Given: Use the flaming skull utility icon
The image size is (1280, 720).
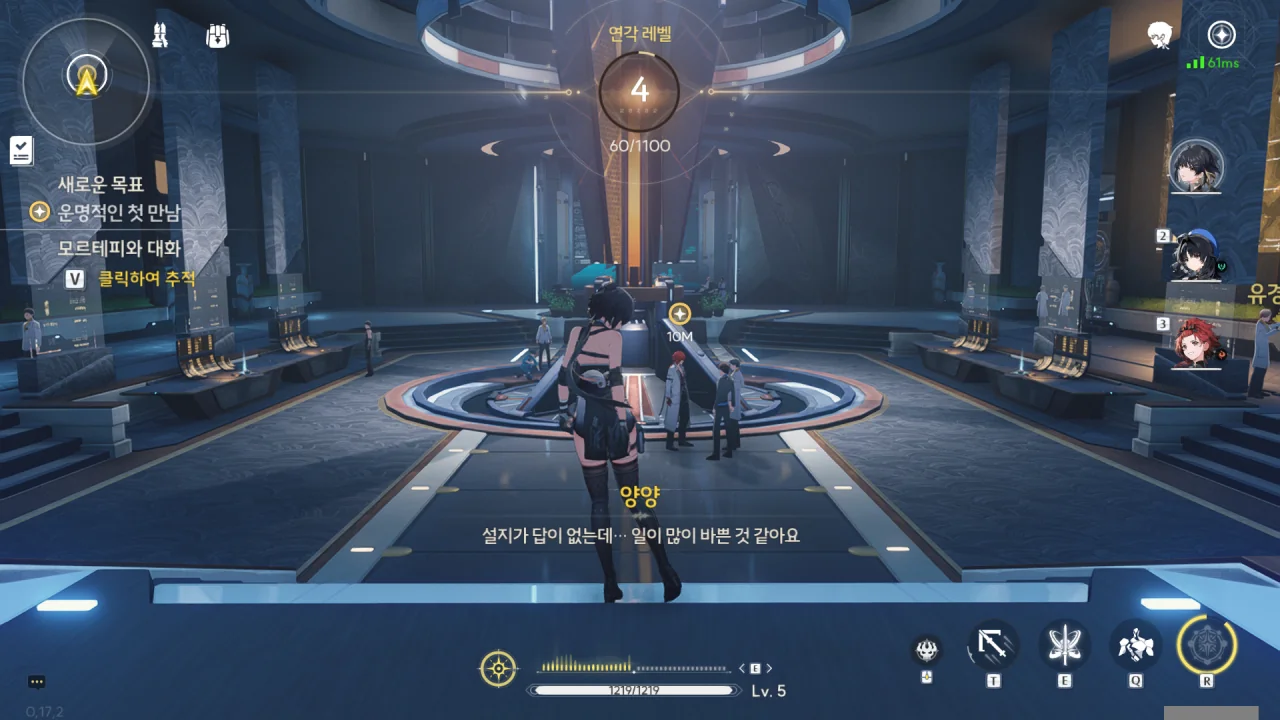Looking at the screenshot, I should 927,650.
